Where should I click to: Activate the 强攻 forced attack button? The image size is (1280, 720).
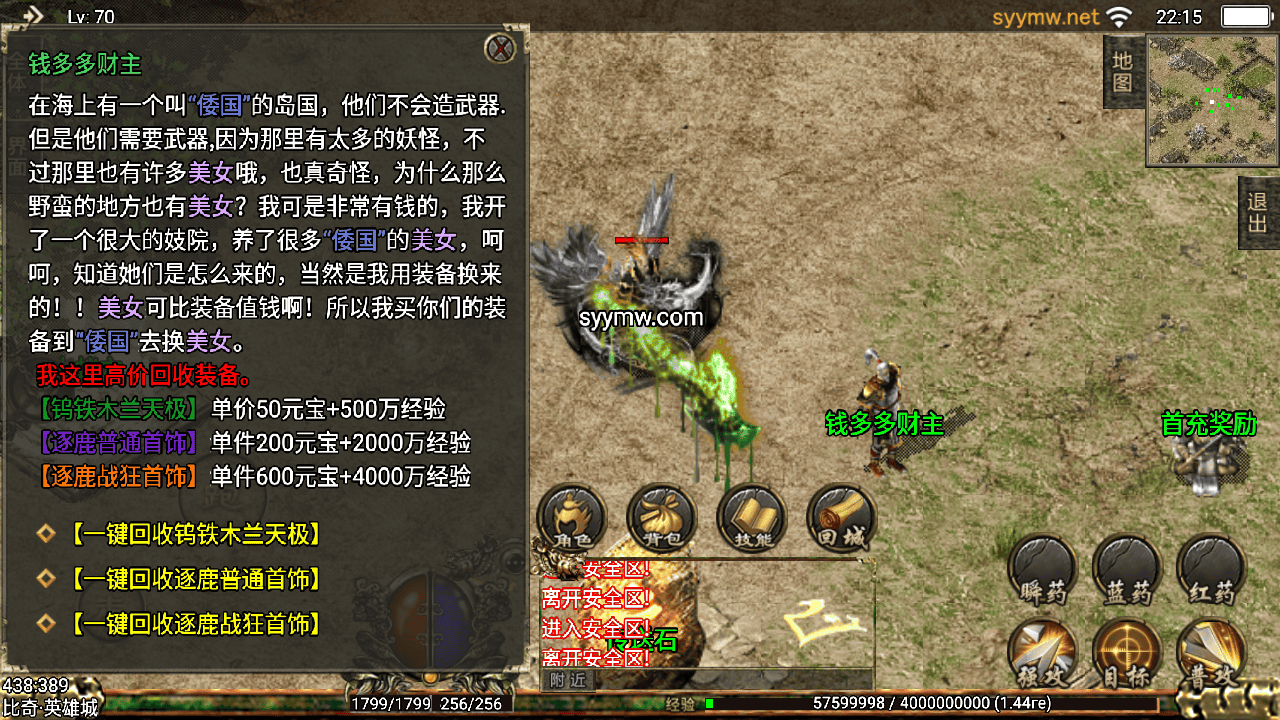[x=1042, y=655]
